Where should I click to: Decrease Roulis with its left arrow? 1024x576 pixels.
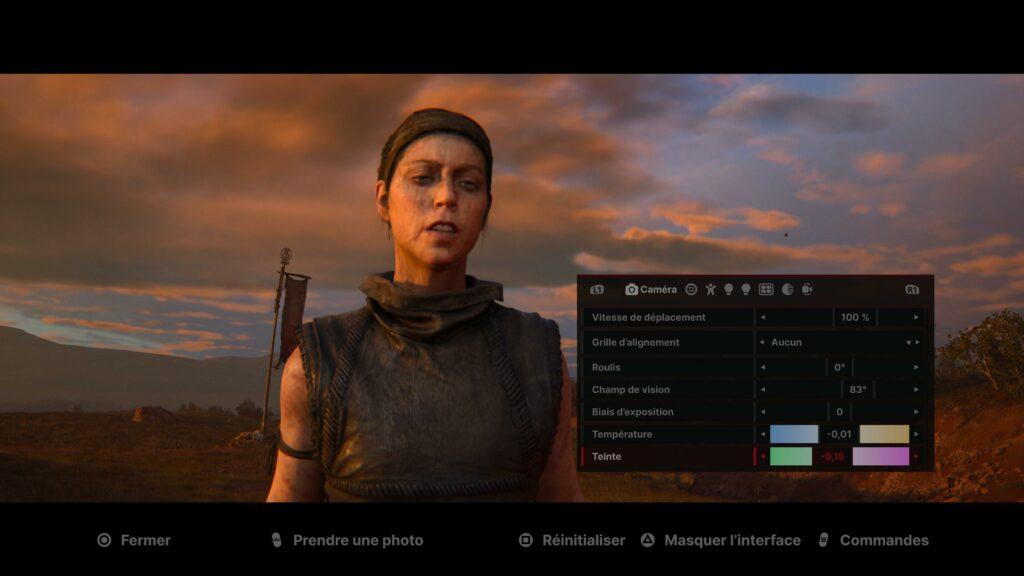click(x=763, y=367)
